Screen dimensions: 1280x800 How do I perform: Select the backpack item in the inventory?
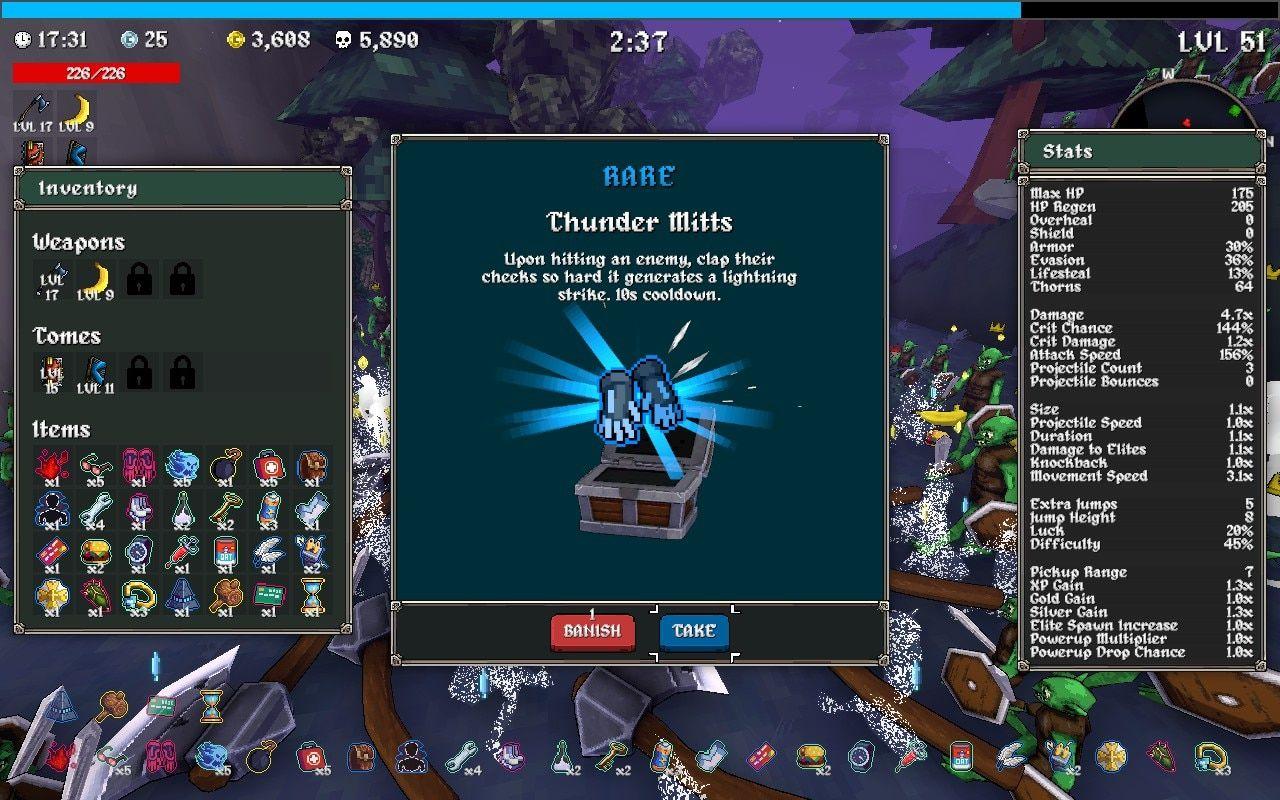(312, 467)
